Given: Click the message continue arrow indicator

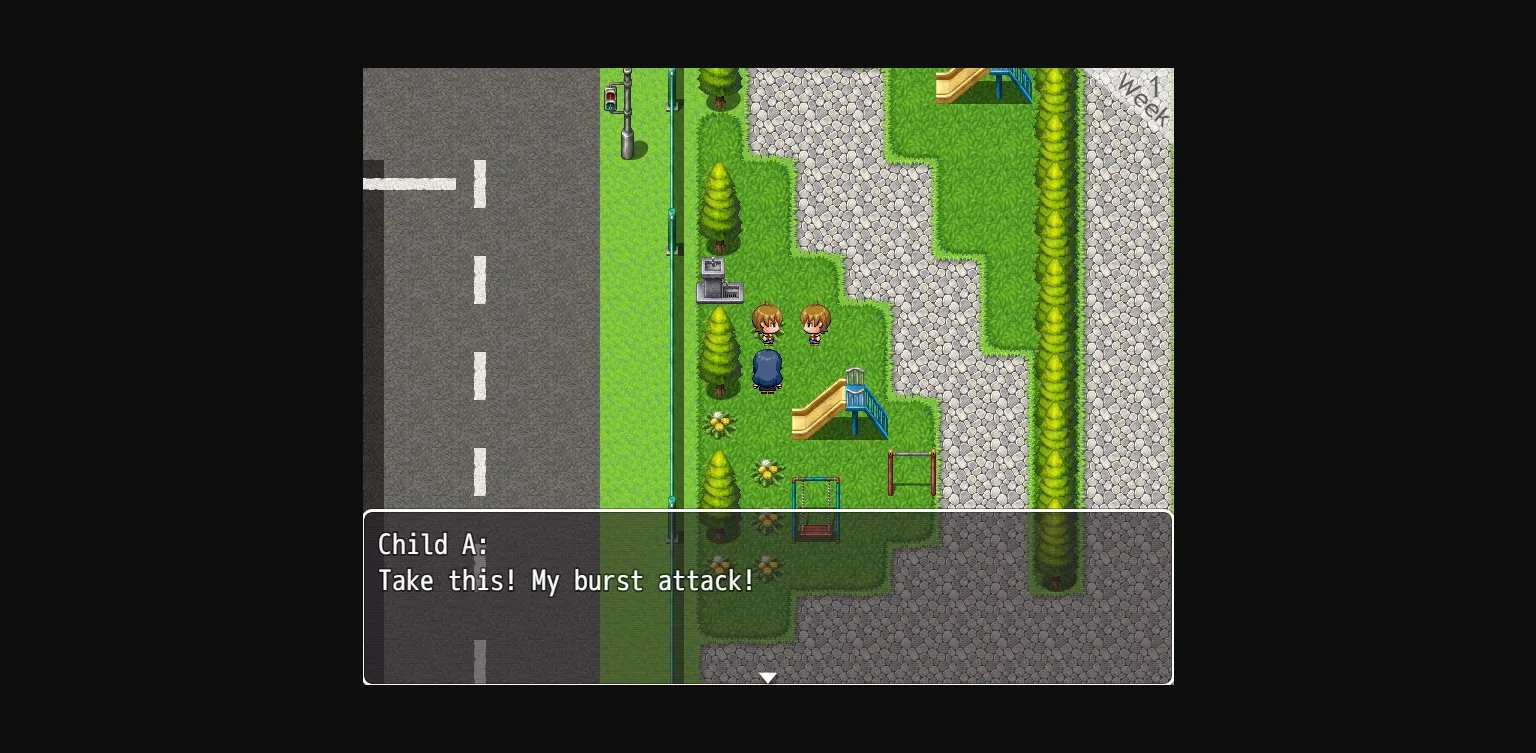Looking at the screenshot, I should coord(767,677).
